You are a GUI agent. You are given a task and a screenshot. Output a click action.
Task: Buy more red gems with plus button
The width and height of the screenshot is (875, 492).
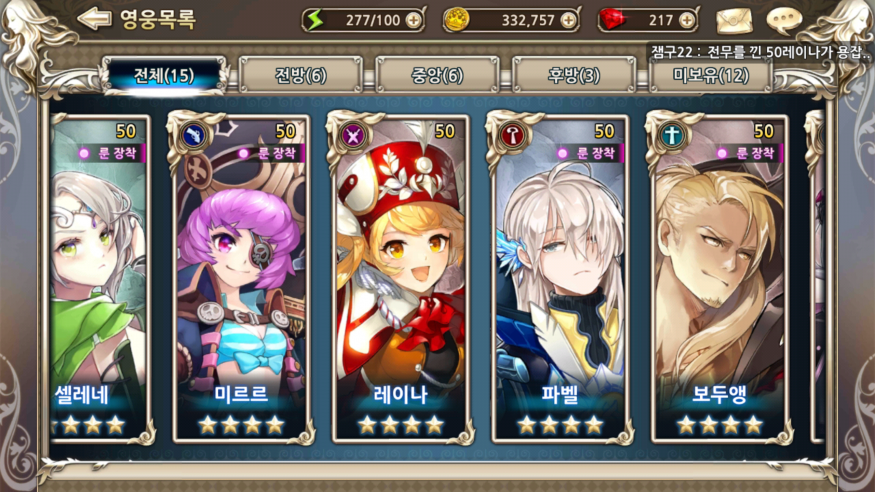(x=686, y=19)
